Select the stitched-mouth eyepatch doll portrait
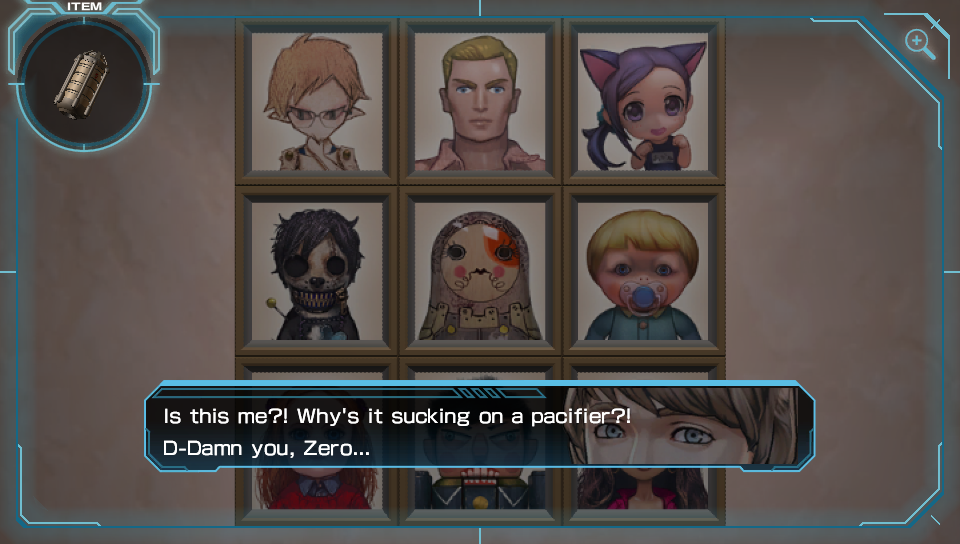 (317, 270)
